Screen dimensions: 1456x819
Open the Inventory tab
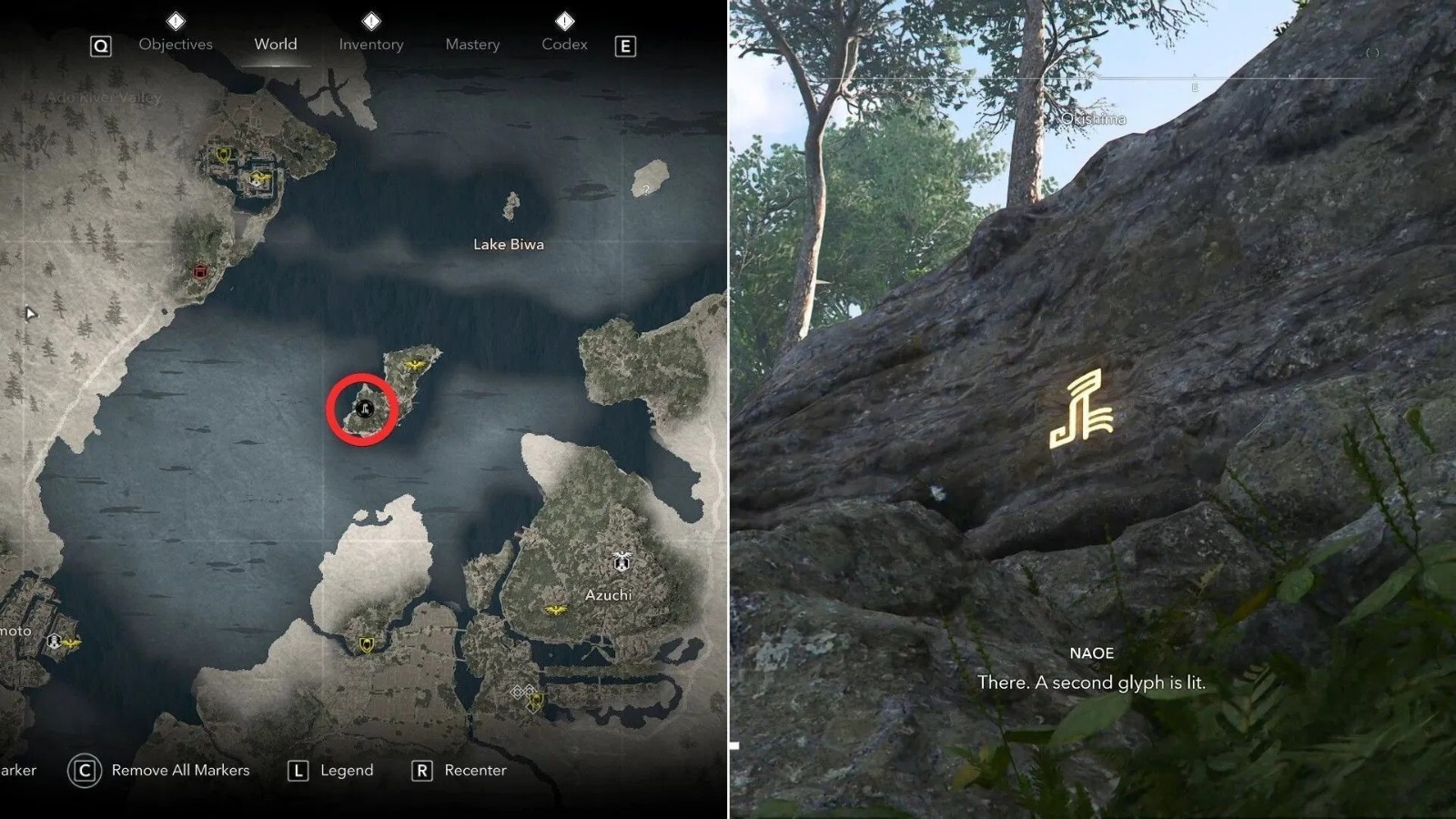tap(370, 44)
